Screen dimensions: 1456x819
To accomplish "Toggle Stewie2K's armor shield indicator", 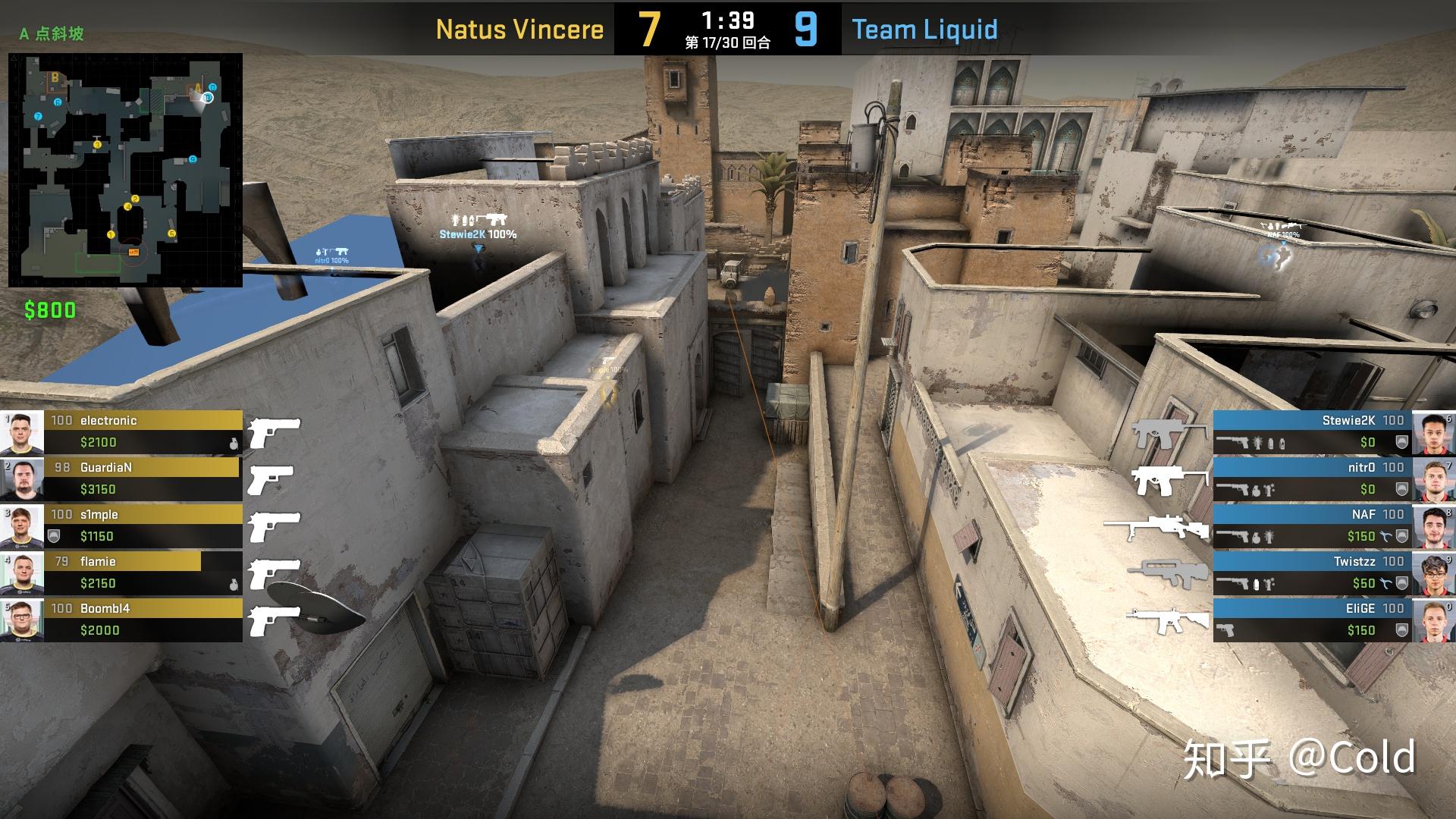I will pyautogui.click(x=1401, y=441).
